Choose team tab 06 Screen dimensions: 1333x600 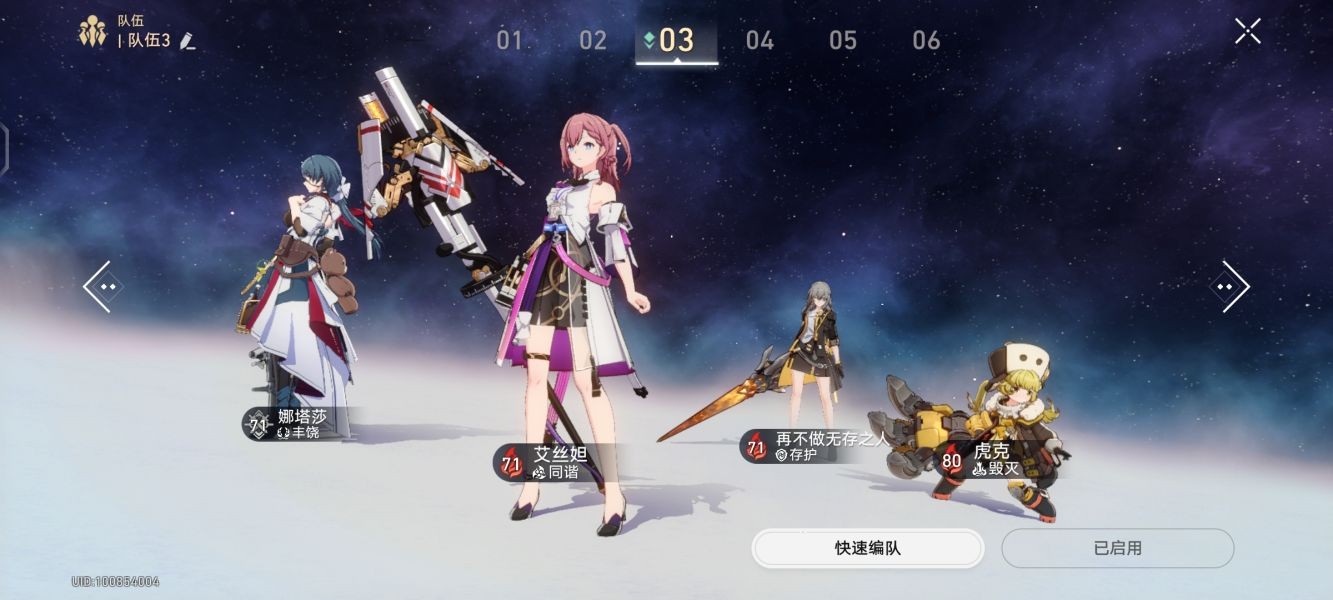click(926, 41)
